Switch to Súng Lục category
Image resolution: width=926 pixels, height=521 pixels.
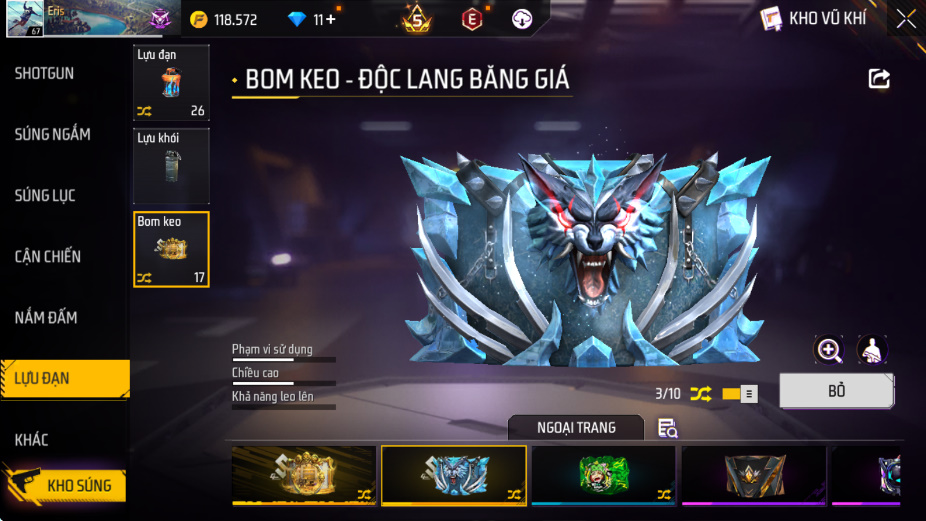(x=45, y=195)
